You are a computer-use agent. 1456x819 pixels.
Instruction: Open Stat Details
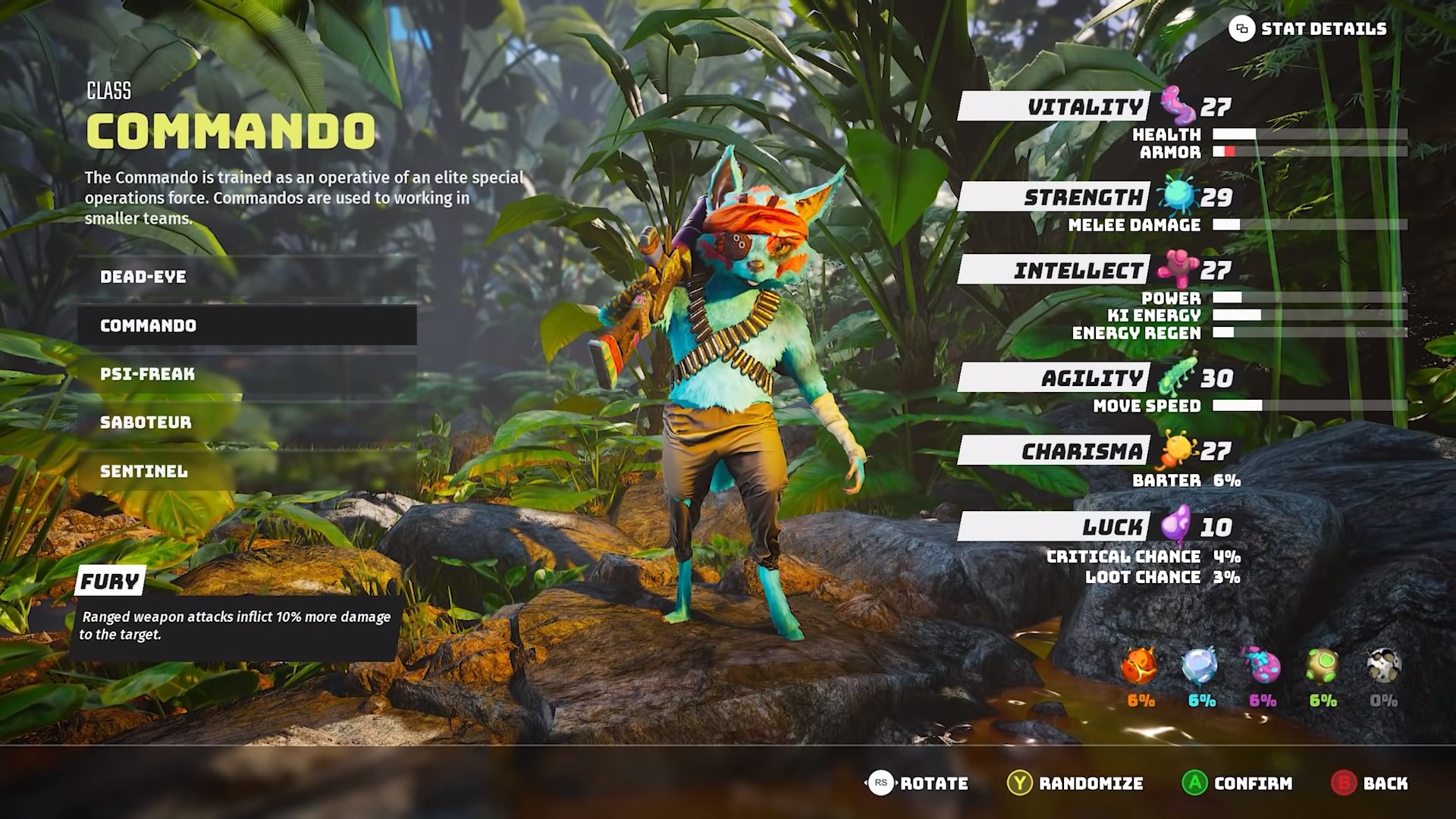point(1308,30)
